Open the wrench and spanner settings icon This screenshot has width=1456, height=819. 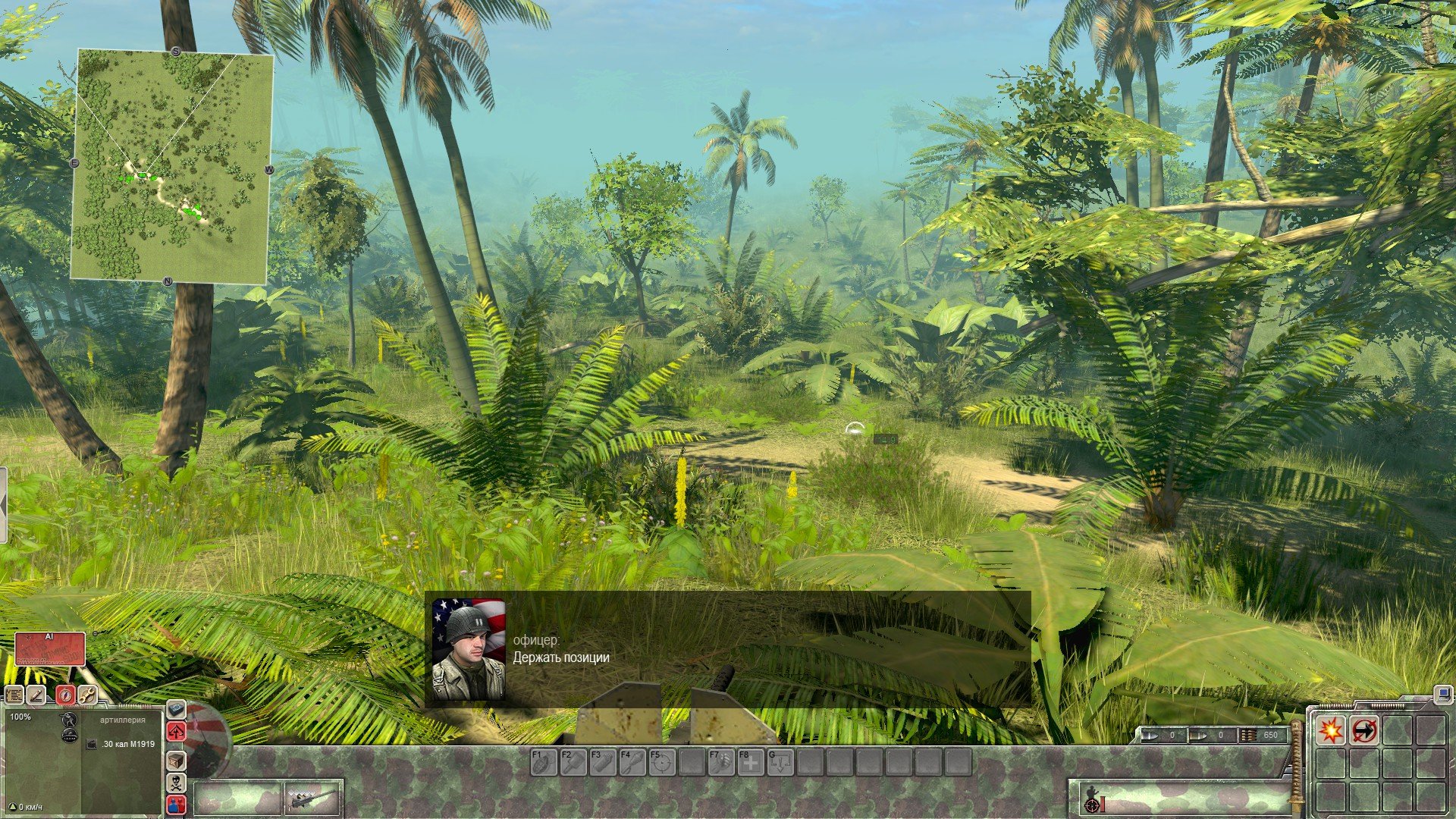(x=87, y=694)
